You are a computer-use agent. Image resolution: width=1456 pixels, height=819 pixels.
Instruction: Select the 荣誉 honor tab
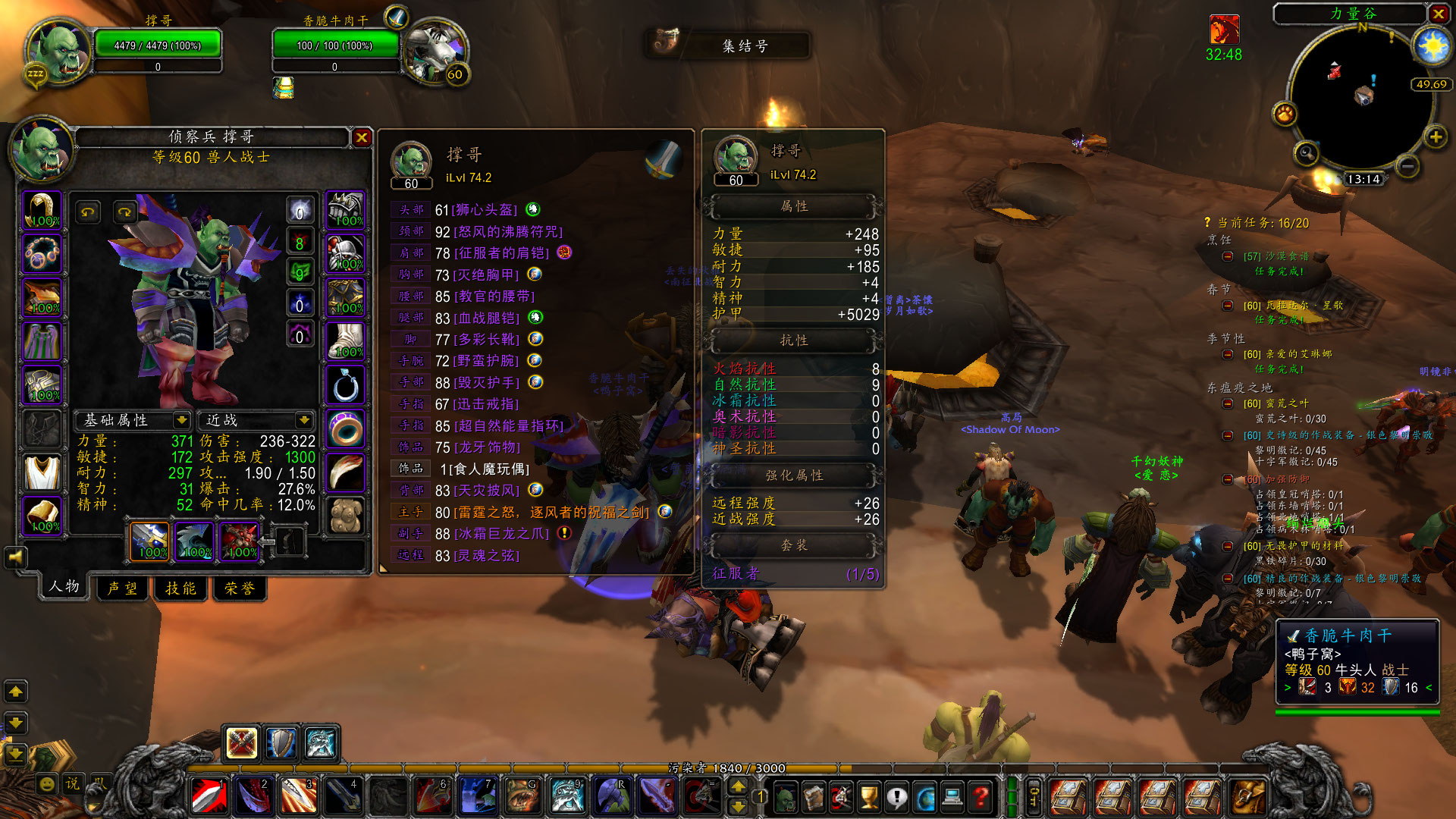click(x=240, y=588)
